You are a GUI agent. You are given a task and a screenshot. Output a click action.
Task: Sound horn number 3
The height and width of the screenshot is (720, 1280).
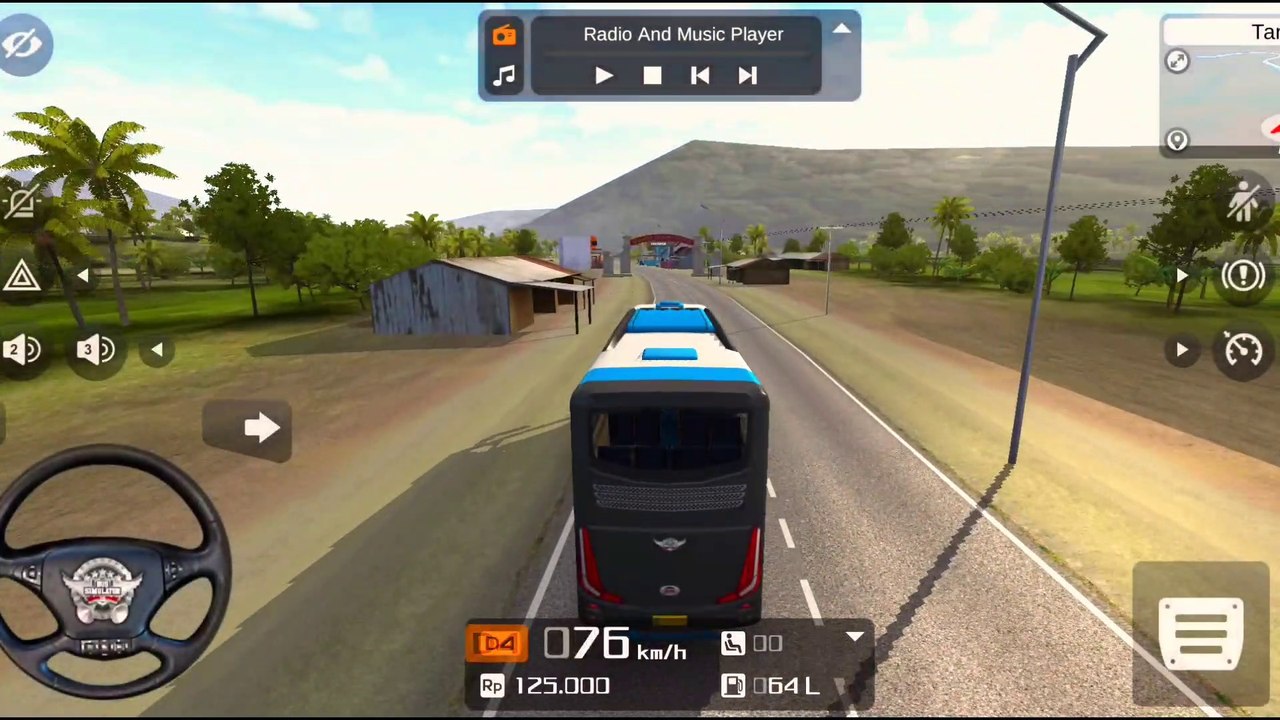95,350
